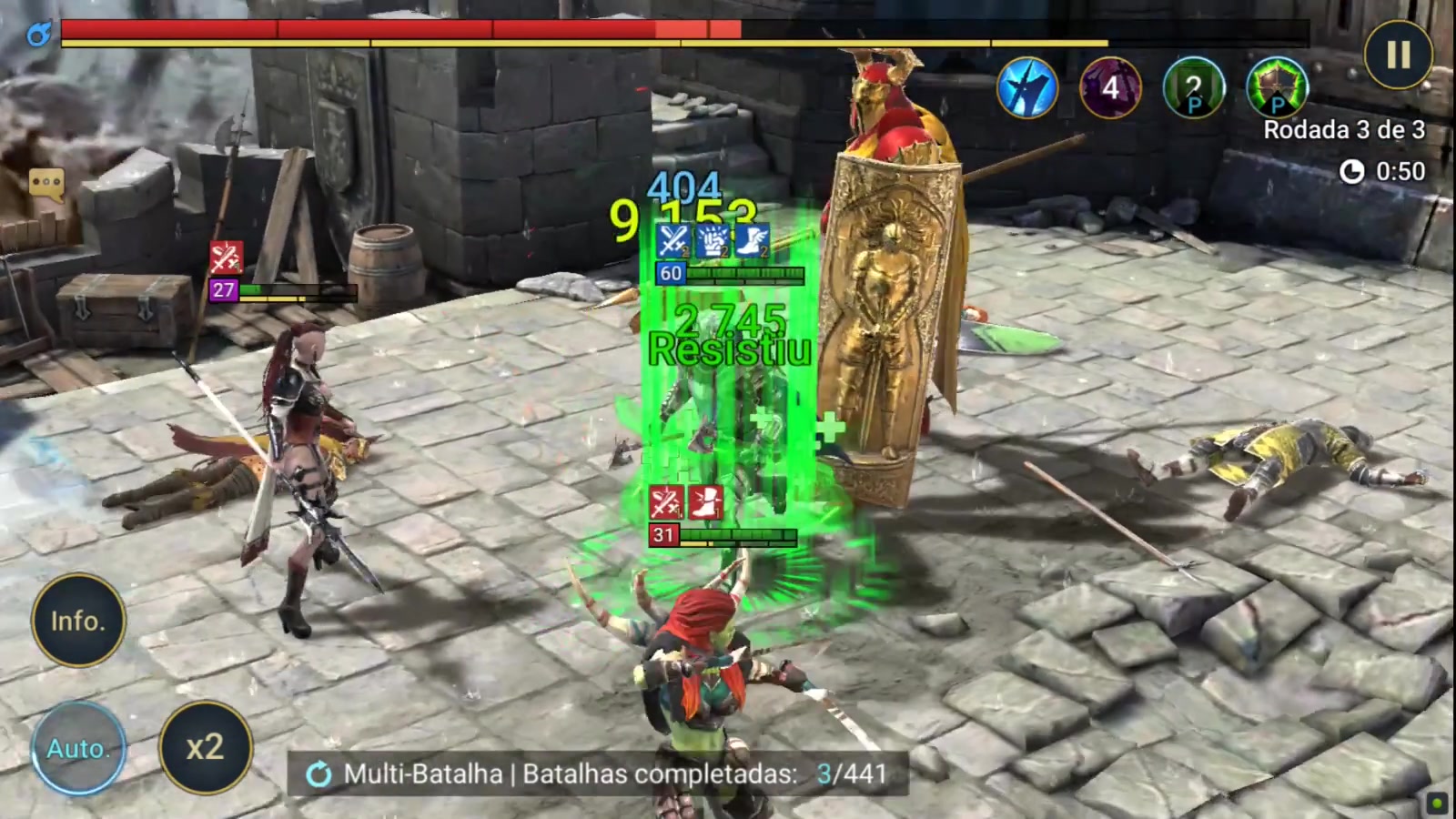Pause the battle
Viewport: 1456px width, 819px height.
click(1398, 55)
